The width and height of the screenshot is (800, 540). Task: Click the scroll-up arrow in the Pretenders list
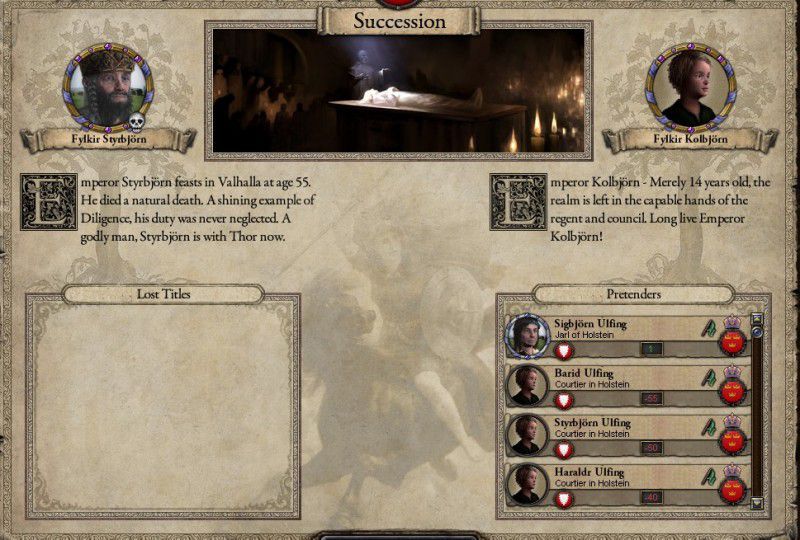pyautogui.click(x=757, y=319)
